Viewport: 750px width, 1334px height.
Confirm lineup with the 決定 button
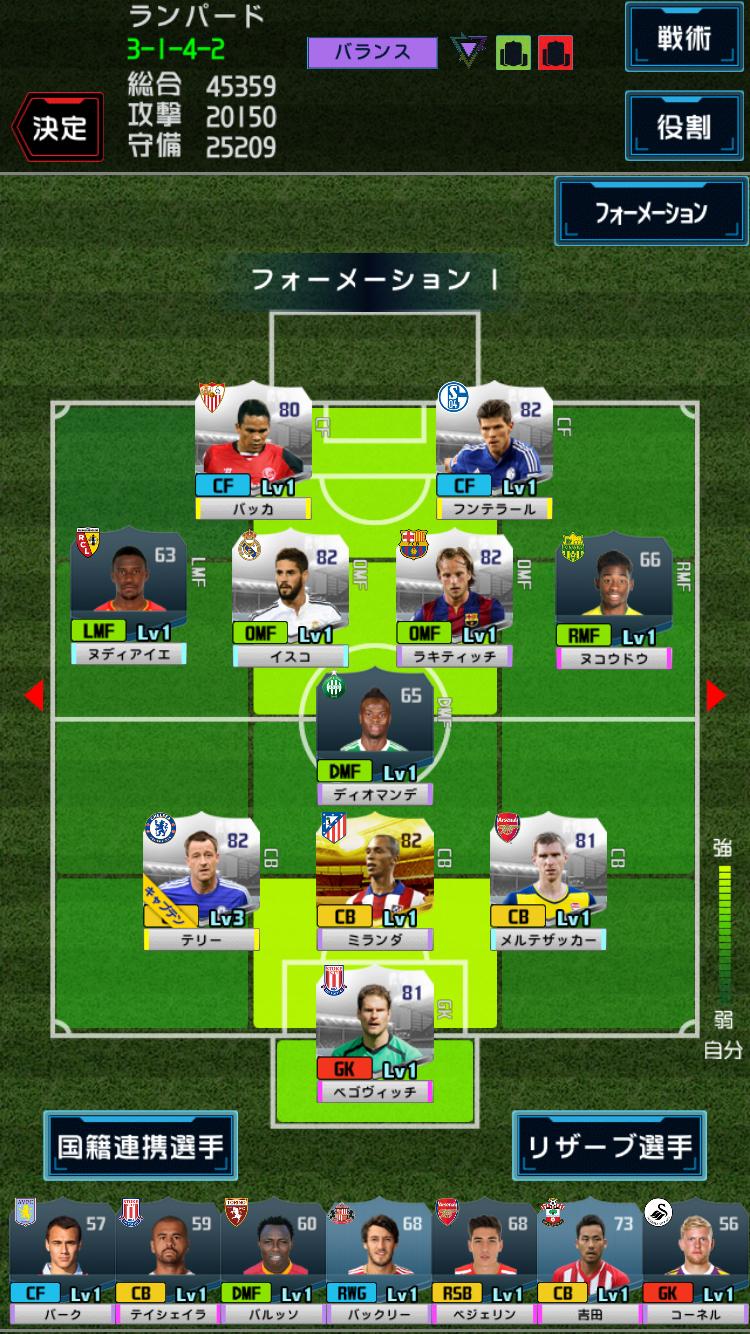click(58, 127)
